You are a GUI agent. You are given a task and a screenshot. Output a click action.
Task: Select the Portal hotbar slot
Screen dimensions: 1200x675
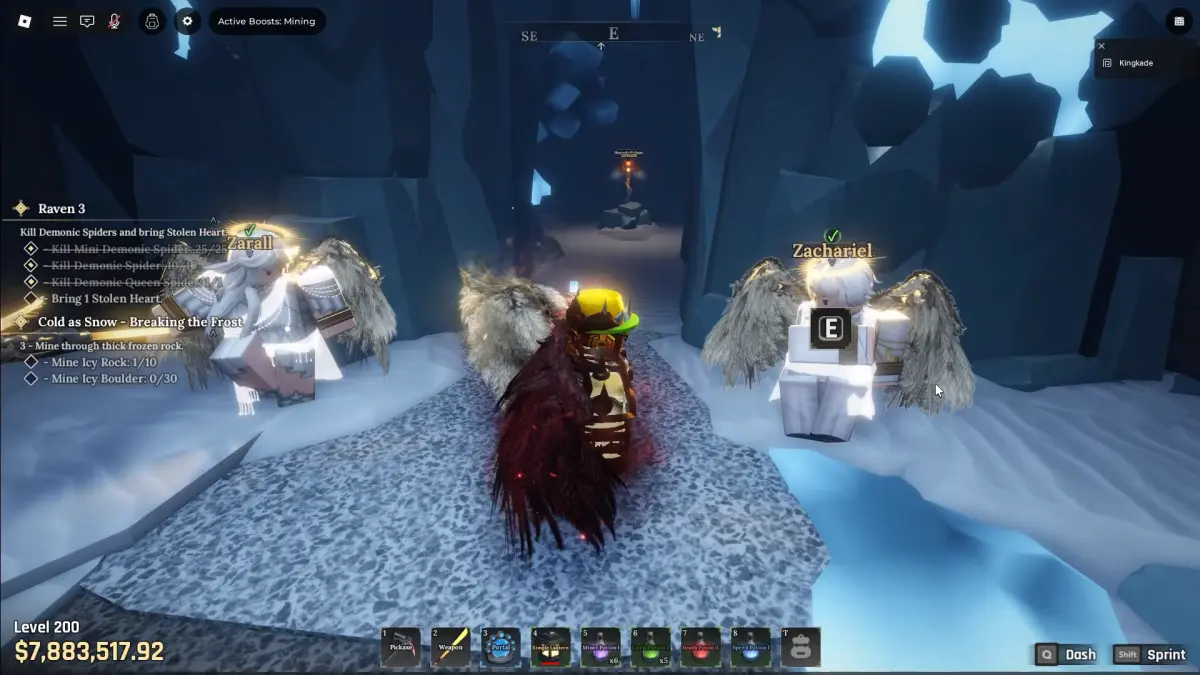pos(501,647)
